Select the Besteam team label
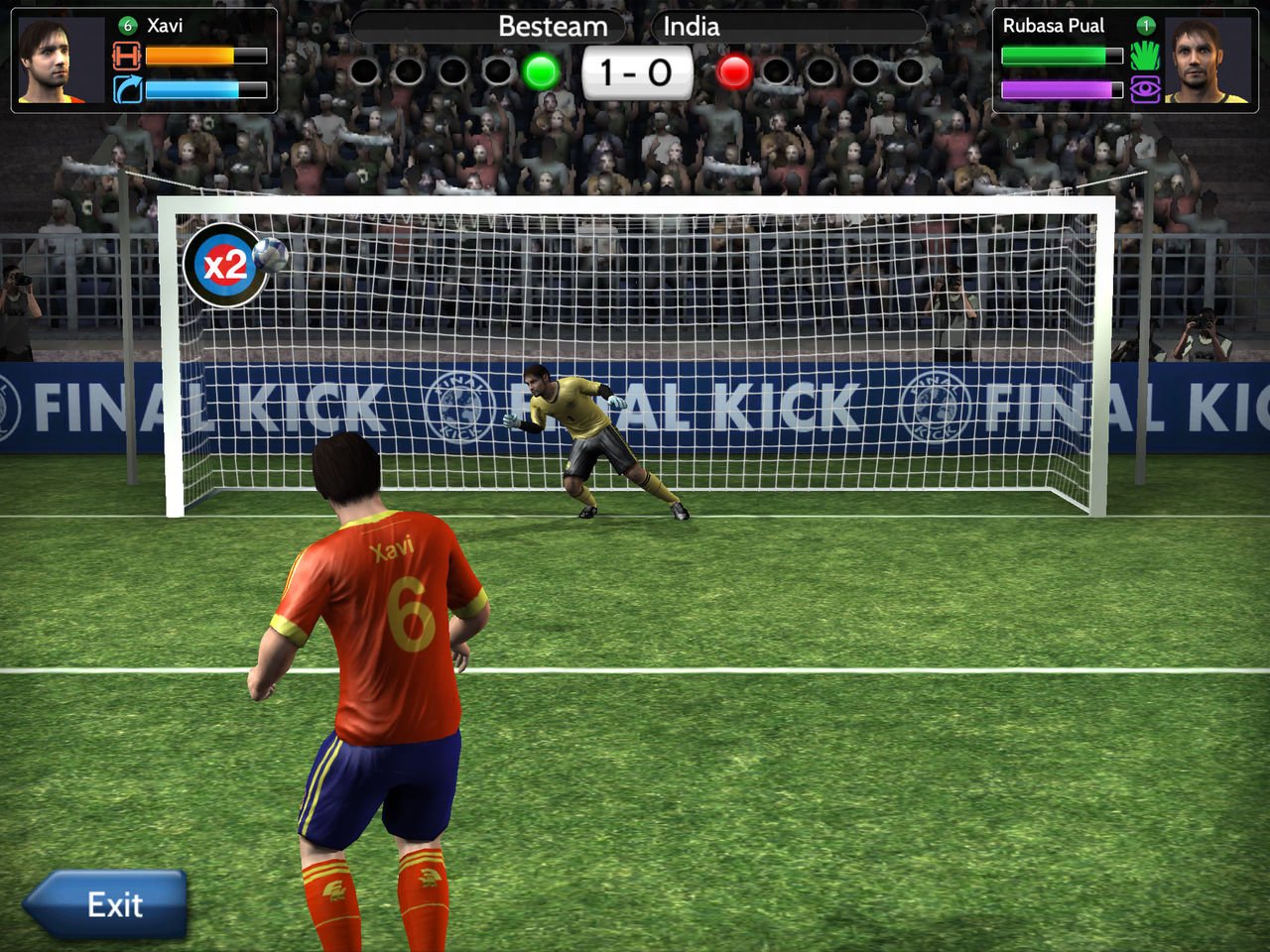The height and width of the screenshot is (952, 1270). pyautogui.click(x=553, y=27)
